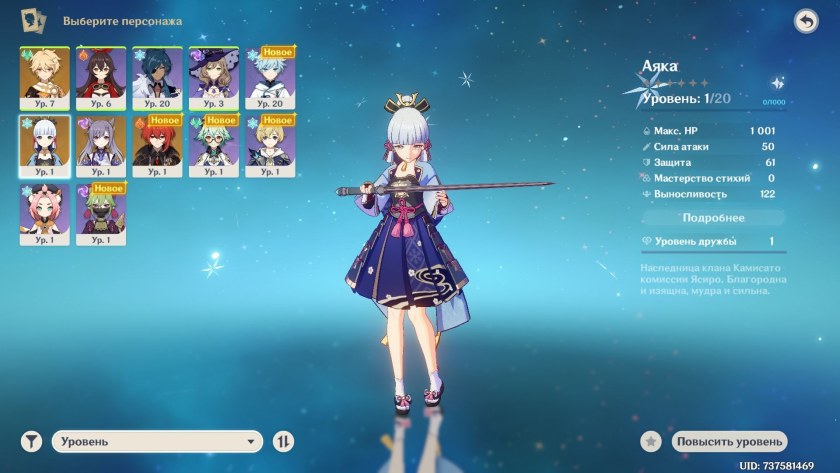The image size is (840, 473).
Task: Go back with the return arrow button
Action: pos(806,21)
